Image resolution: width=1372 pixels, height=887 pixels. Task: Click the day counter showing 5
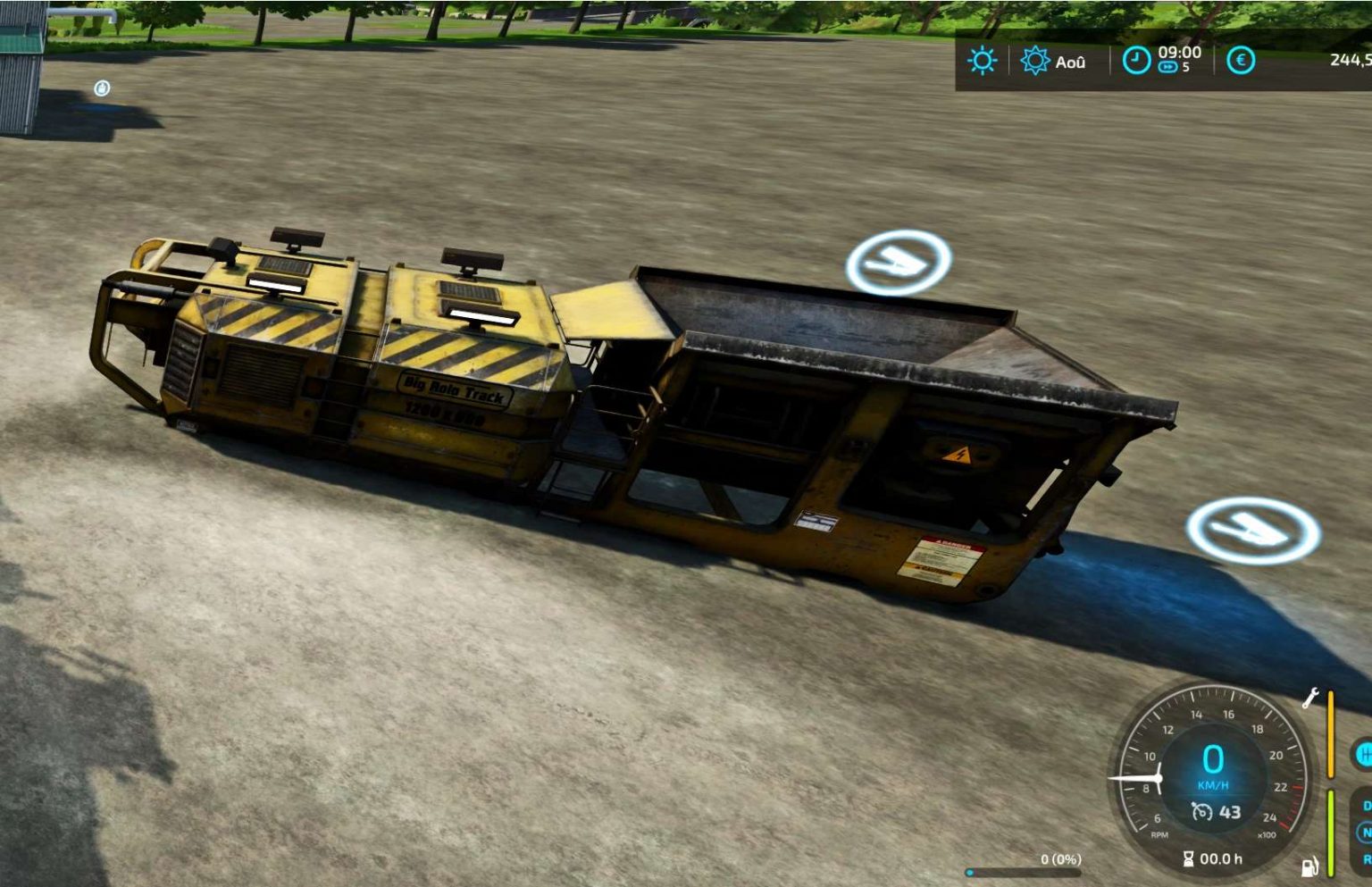coord(1187,68)
